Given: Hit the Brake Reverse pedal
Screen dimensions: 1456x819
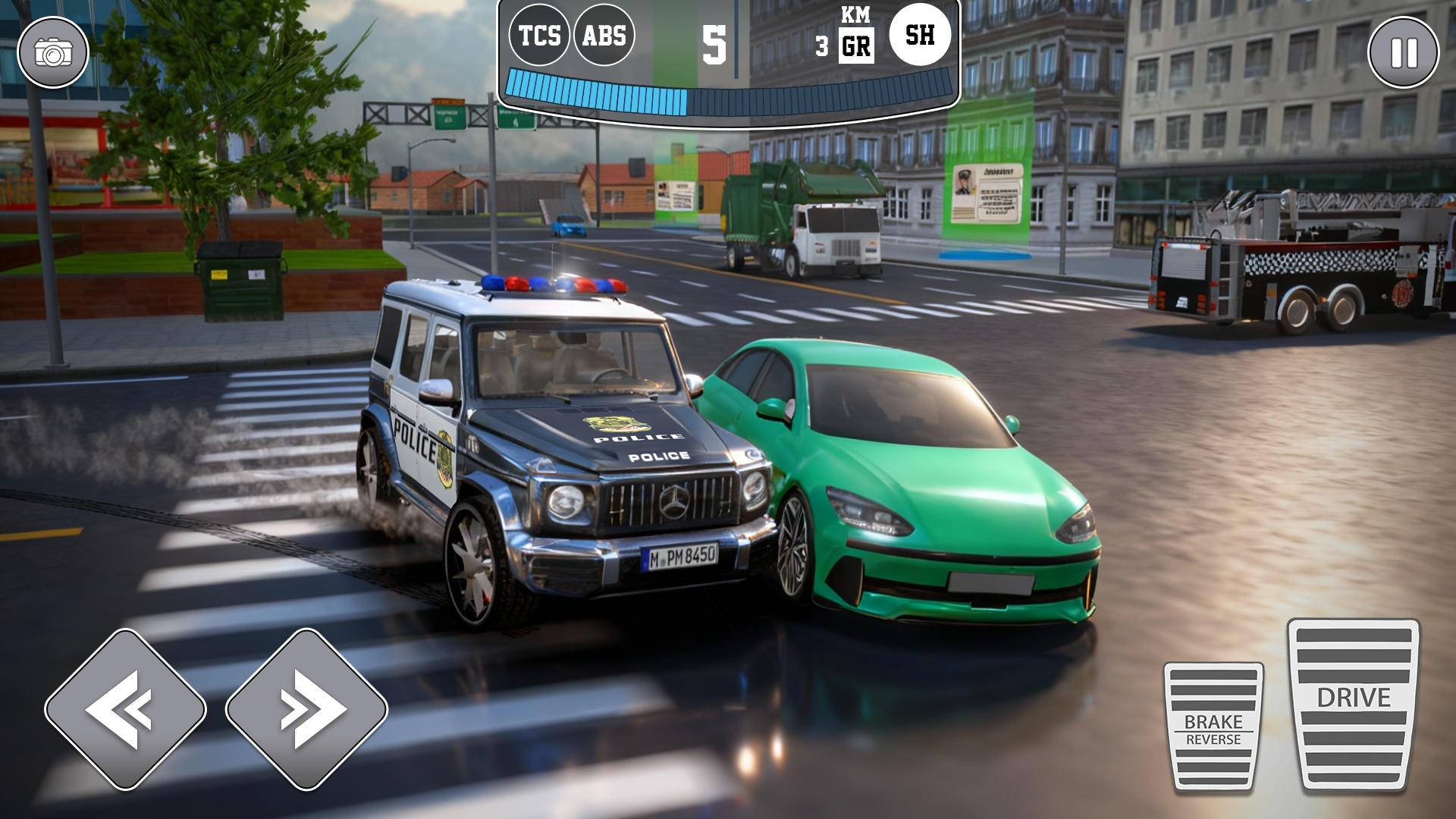Looking at the screenshot, I should [1213, 726].
